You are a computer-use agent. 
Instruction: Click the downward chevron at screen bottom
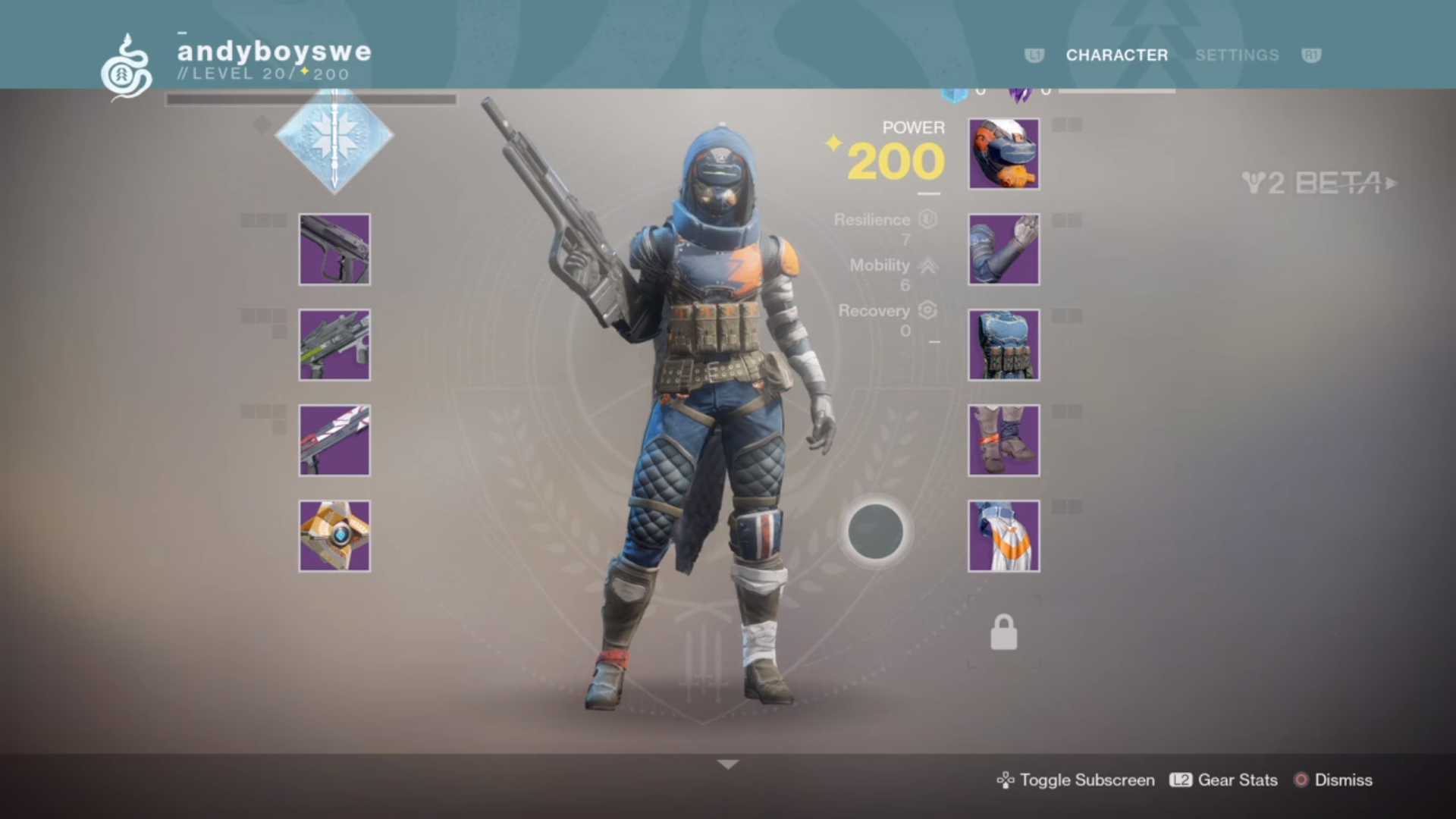pyautogui.click(x=728, y=765)
